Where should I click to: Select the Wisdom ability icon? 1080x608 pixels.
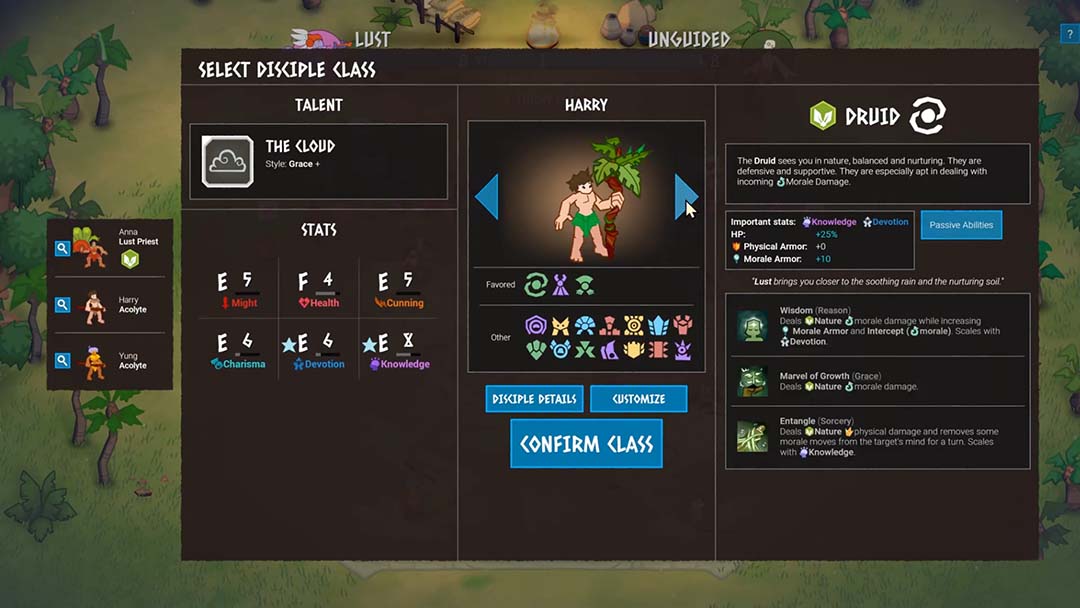coord(752,326)
